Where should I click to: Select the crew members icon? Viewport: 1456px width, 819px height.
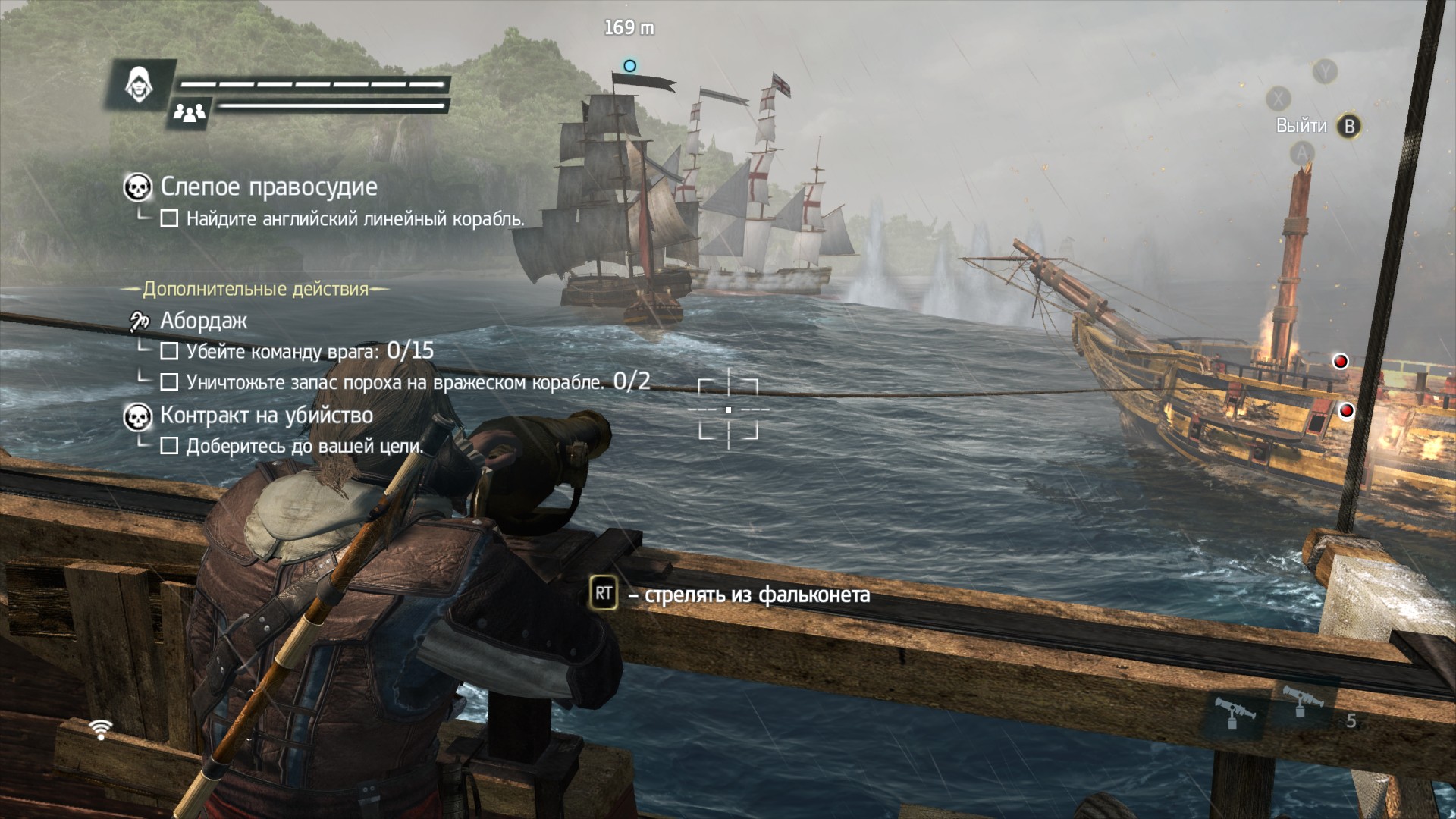[190, 113]
